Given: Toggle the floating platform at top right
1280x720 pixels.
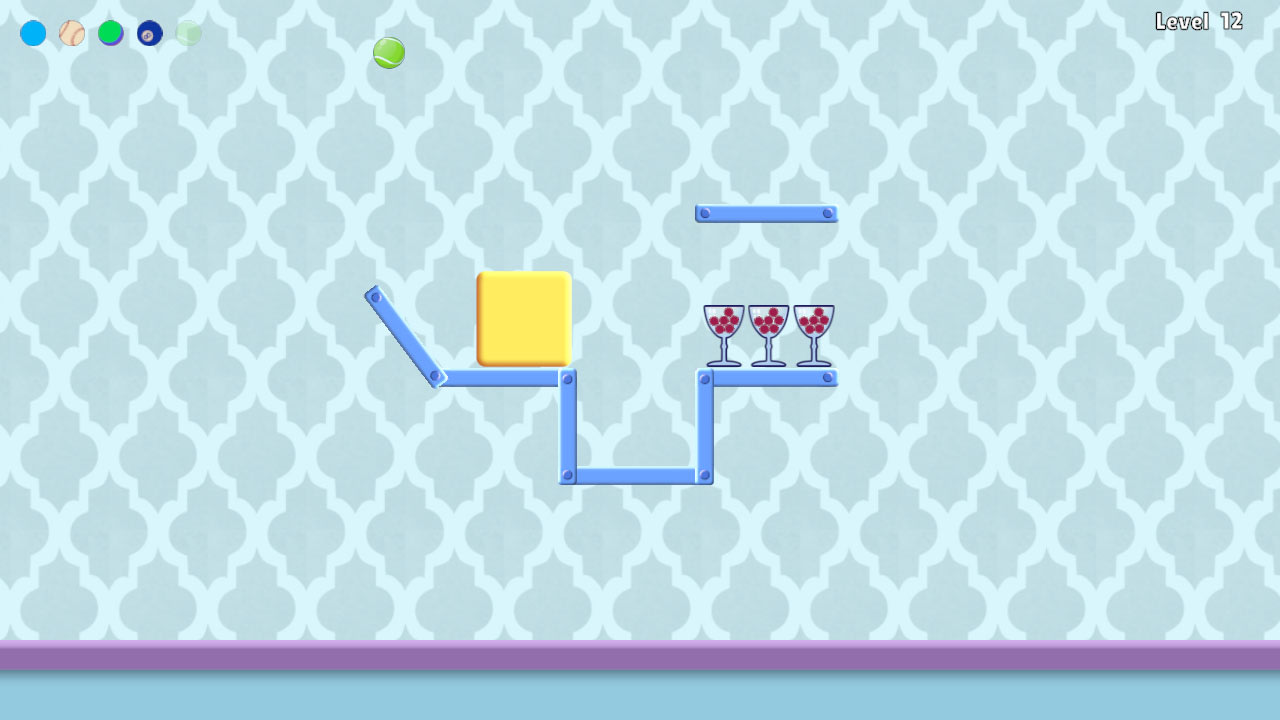Looking at the screenshot, I should pos(767,211).
